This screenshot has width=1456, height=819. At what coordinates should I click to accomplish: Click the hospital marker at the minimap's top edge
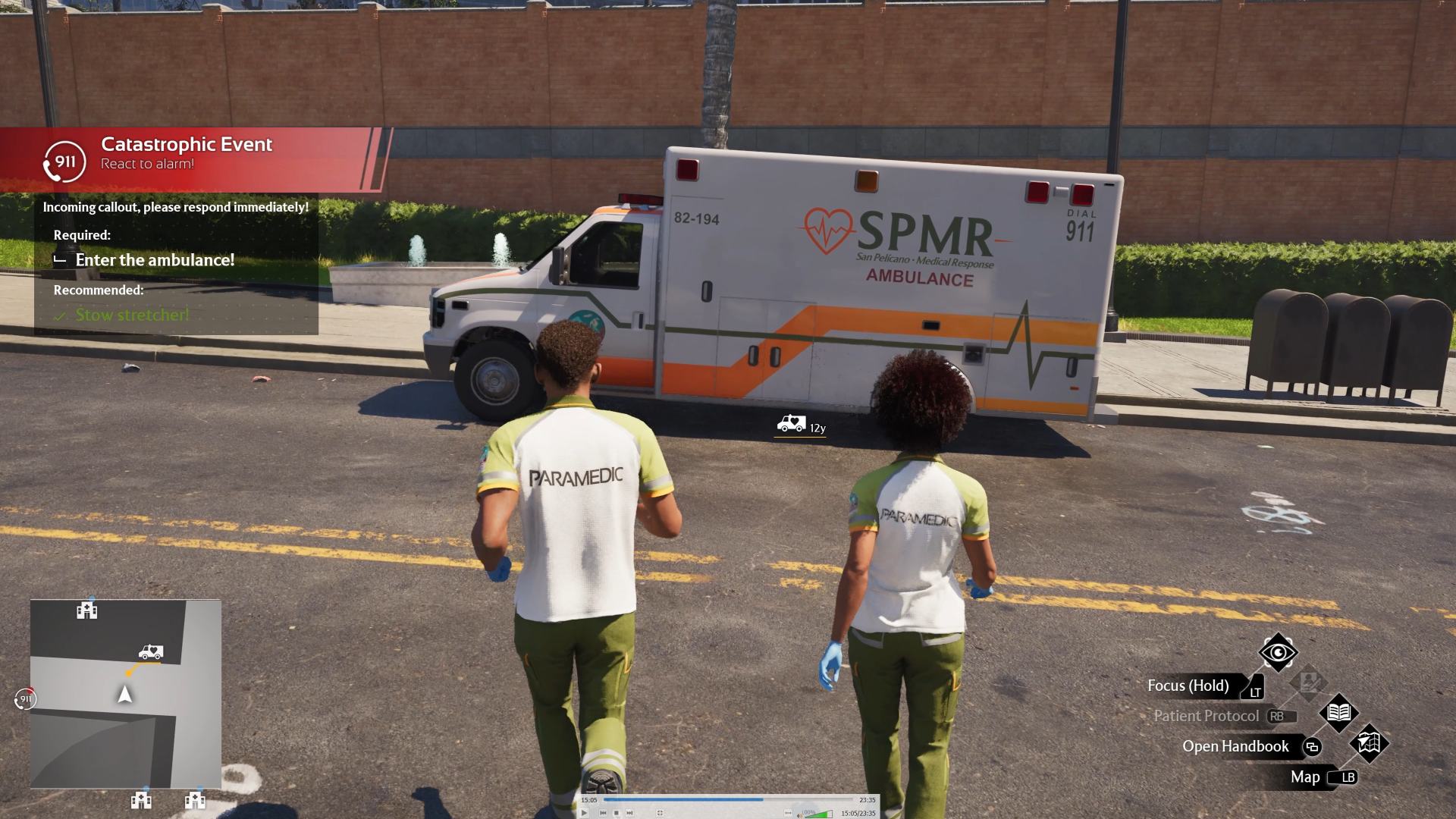87,610
